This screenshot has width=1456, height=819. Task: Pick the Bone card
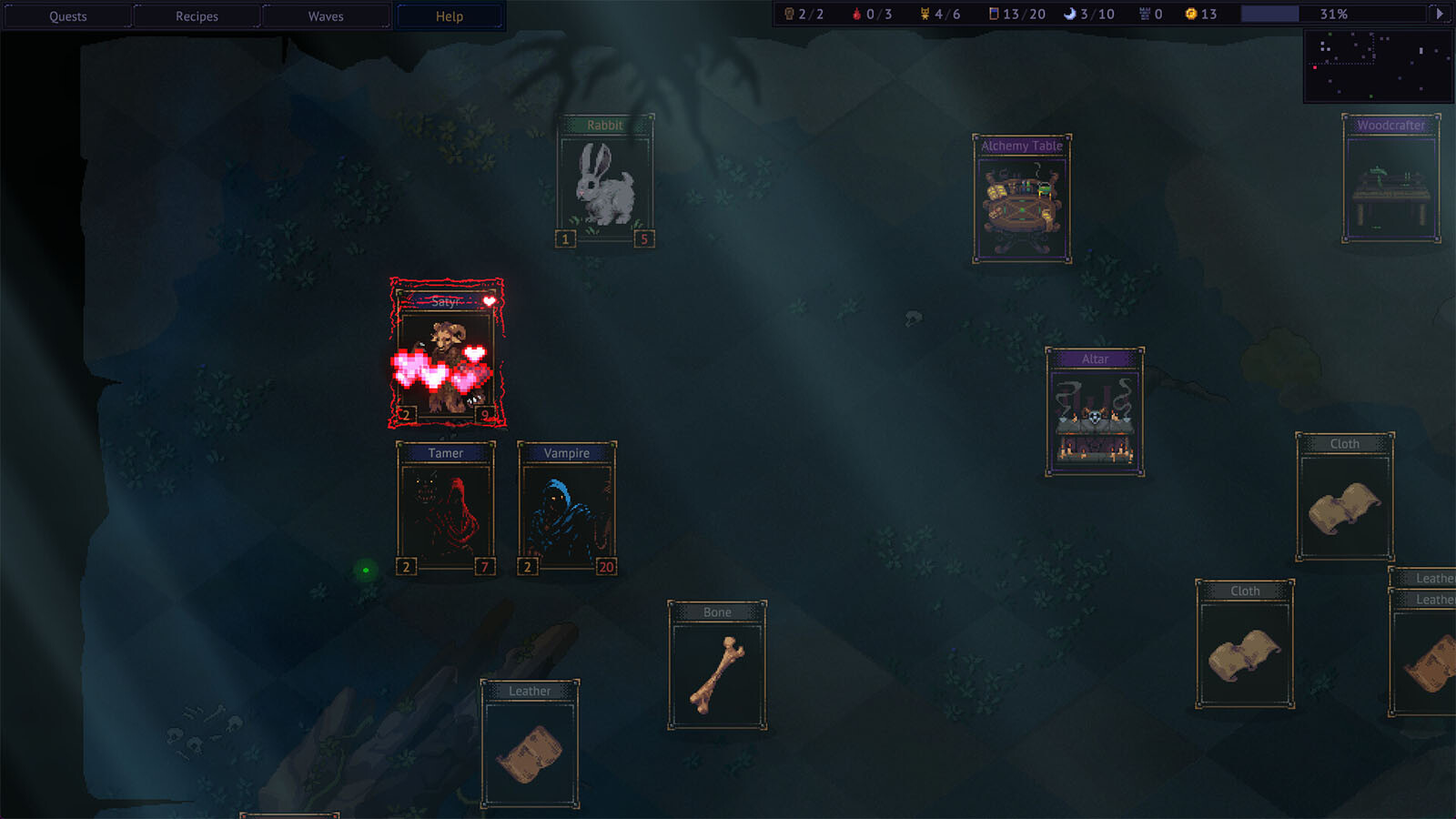[x=717, y=665]
